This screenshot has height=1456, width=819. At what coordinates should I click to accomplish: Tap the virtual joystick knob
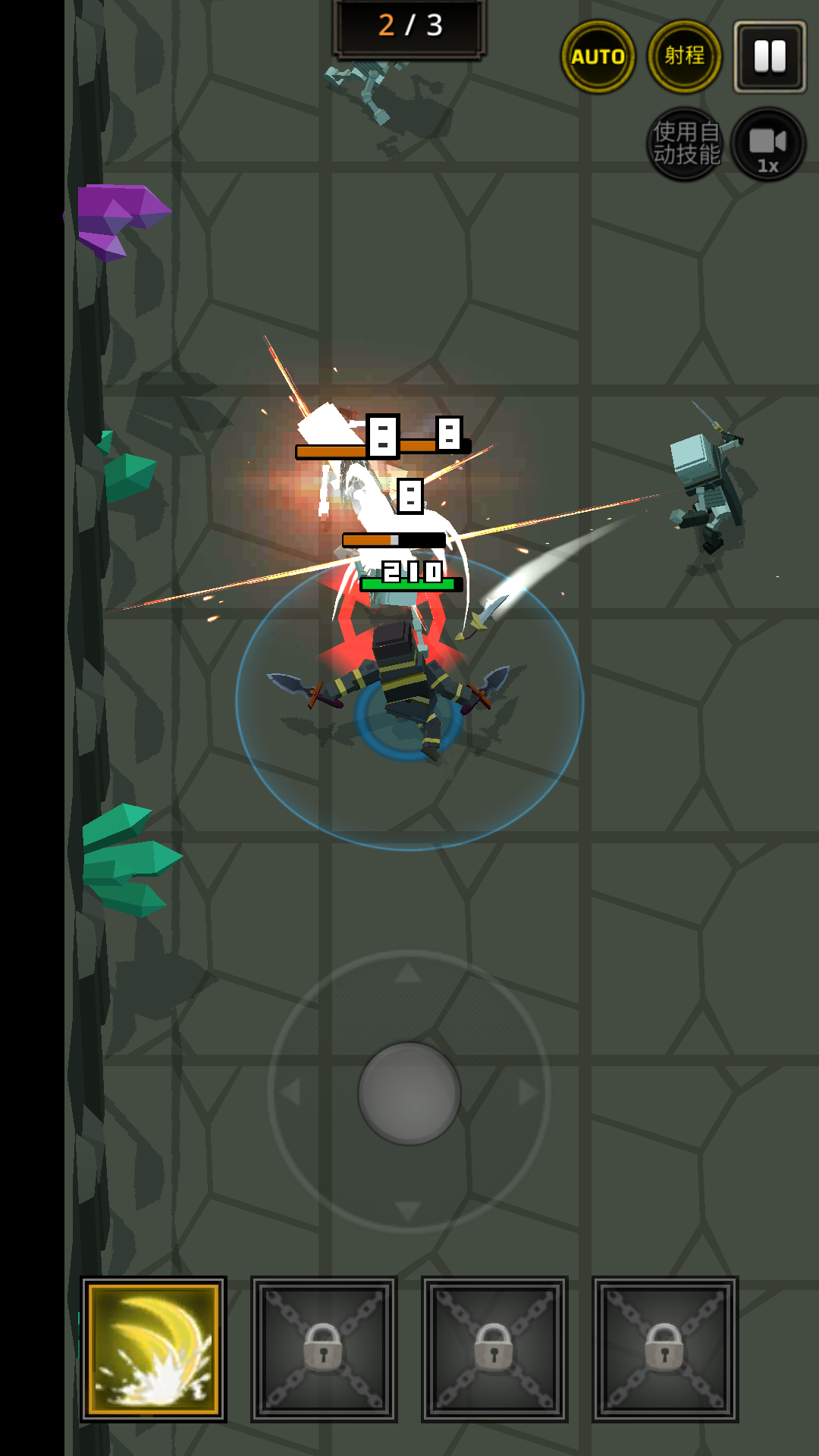(x=409, y=1093)
